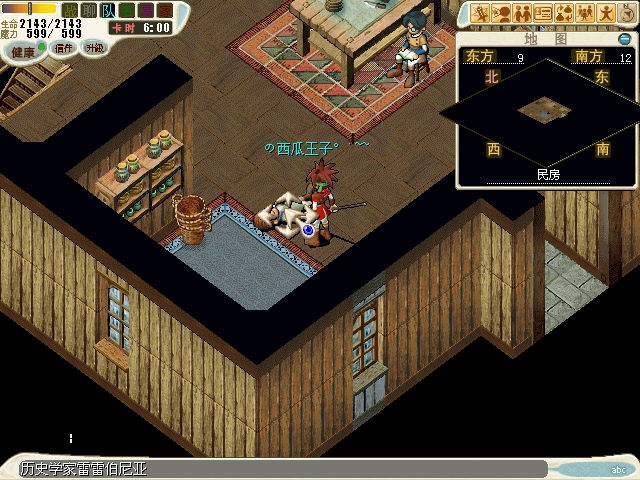Open the money bags trade icon
This screenshot has height=480, width=640.
click(x=564, y=14)
